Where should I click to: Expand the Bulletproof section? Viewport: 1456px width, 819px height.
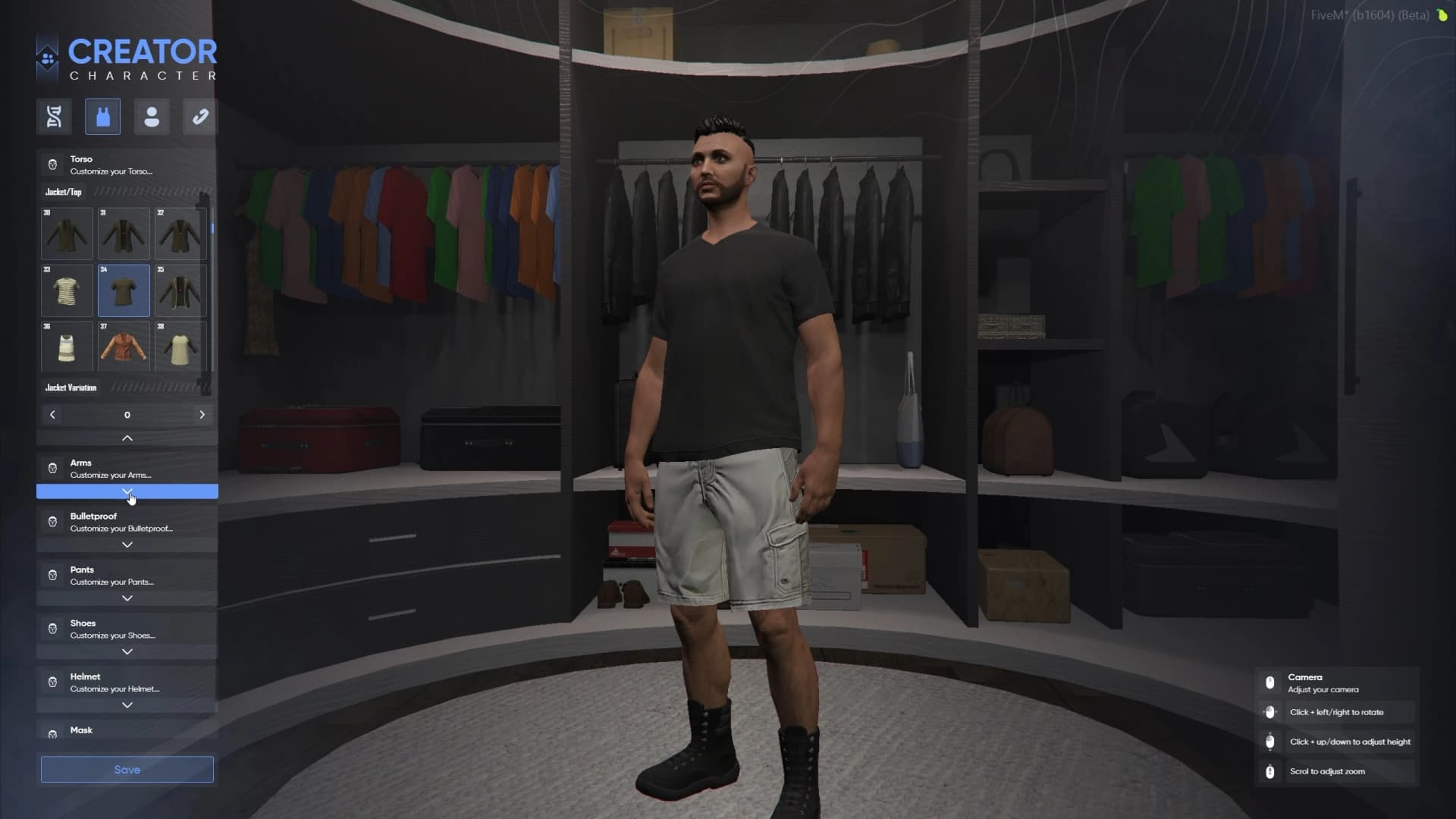point(127,545)
